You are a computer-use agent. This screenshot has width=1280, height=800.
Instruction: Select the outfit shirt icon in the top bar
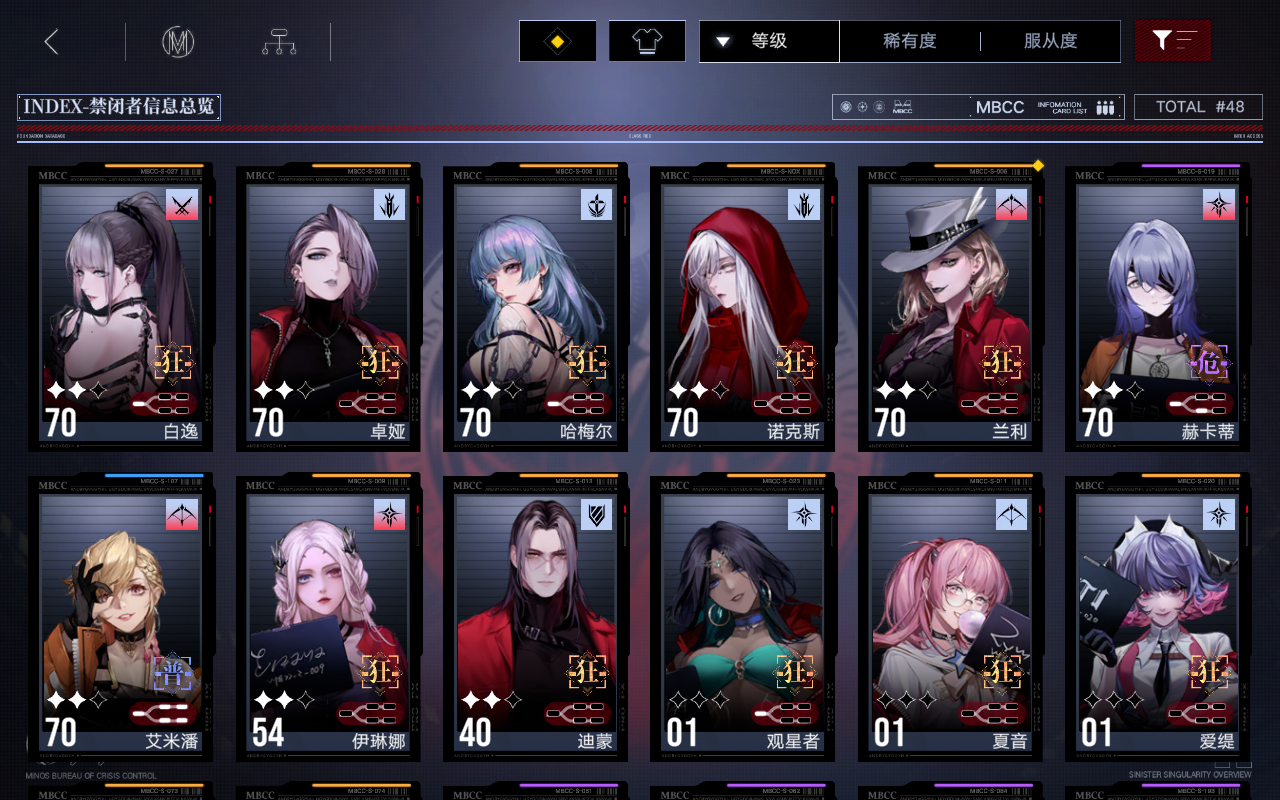(x=646, y=41)
